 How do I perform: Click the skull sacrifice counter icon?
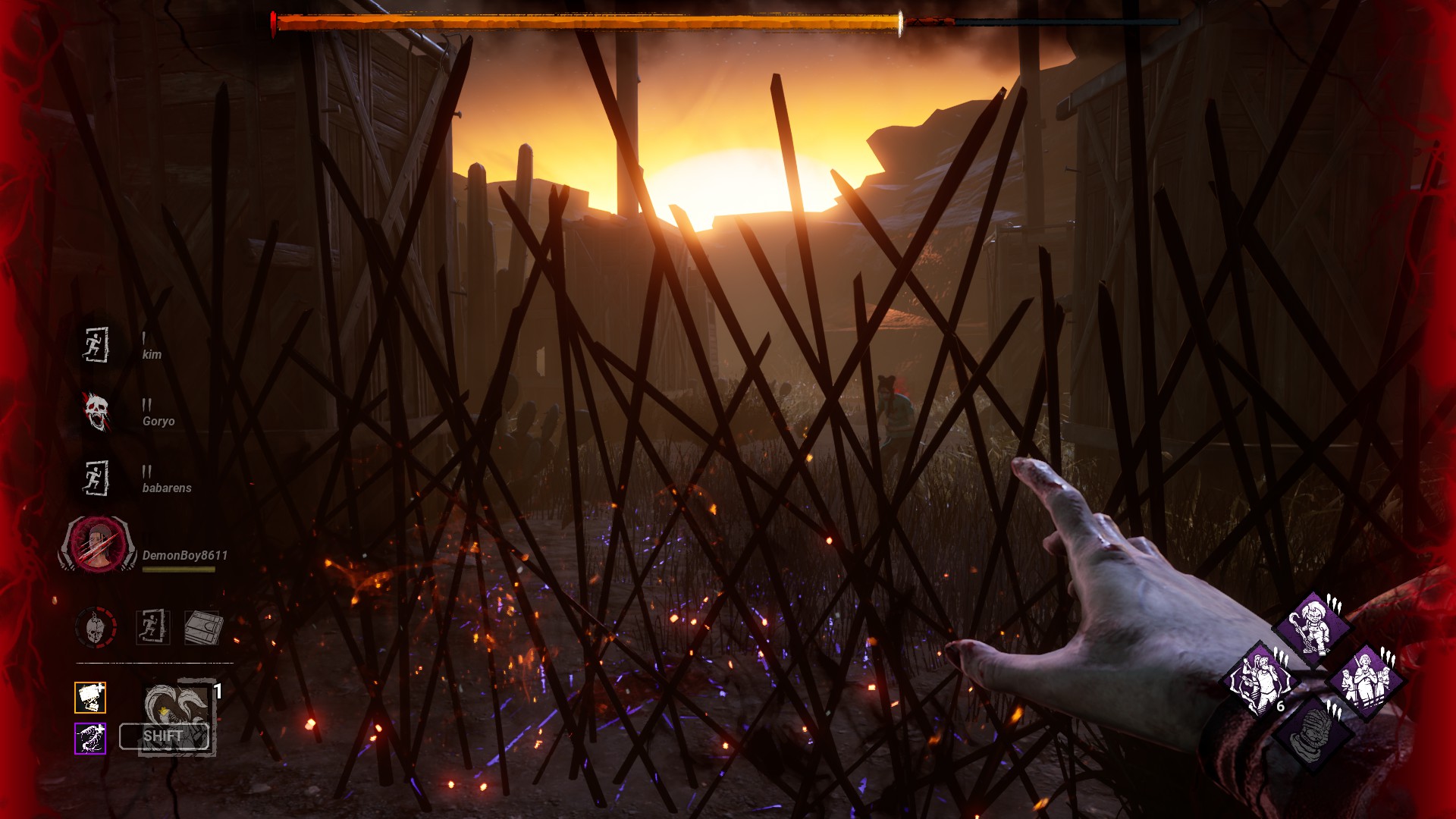coord(96,628)
